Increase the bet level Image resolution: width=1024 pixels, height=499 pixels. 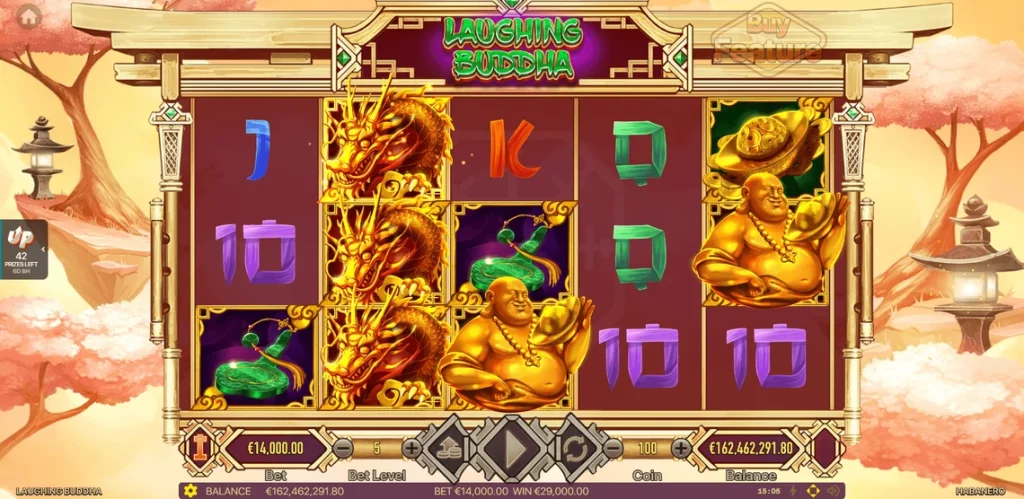pos(411,448)
